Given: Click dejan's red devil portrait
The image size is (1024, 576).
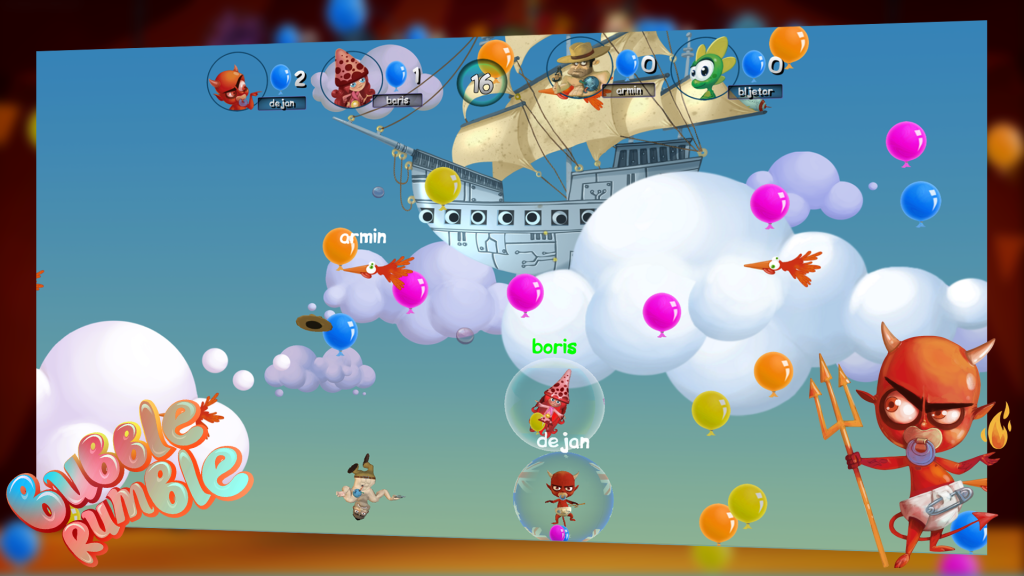Looking at the screenshot, I should pos(236,83).
